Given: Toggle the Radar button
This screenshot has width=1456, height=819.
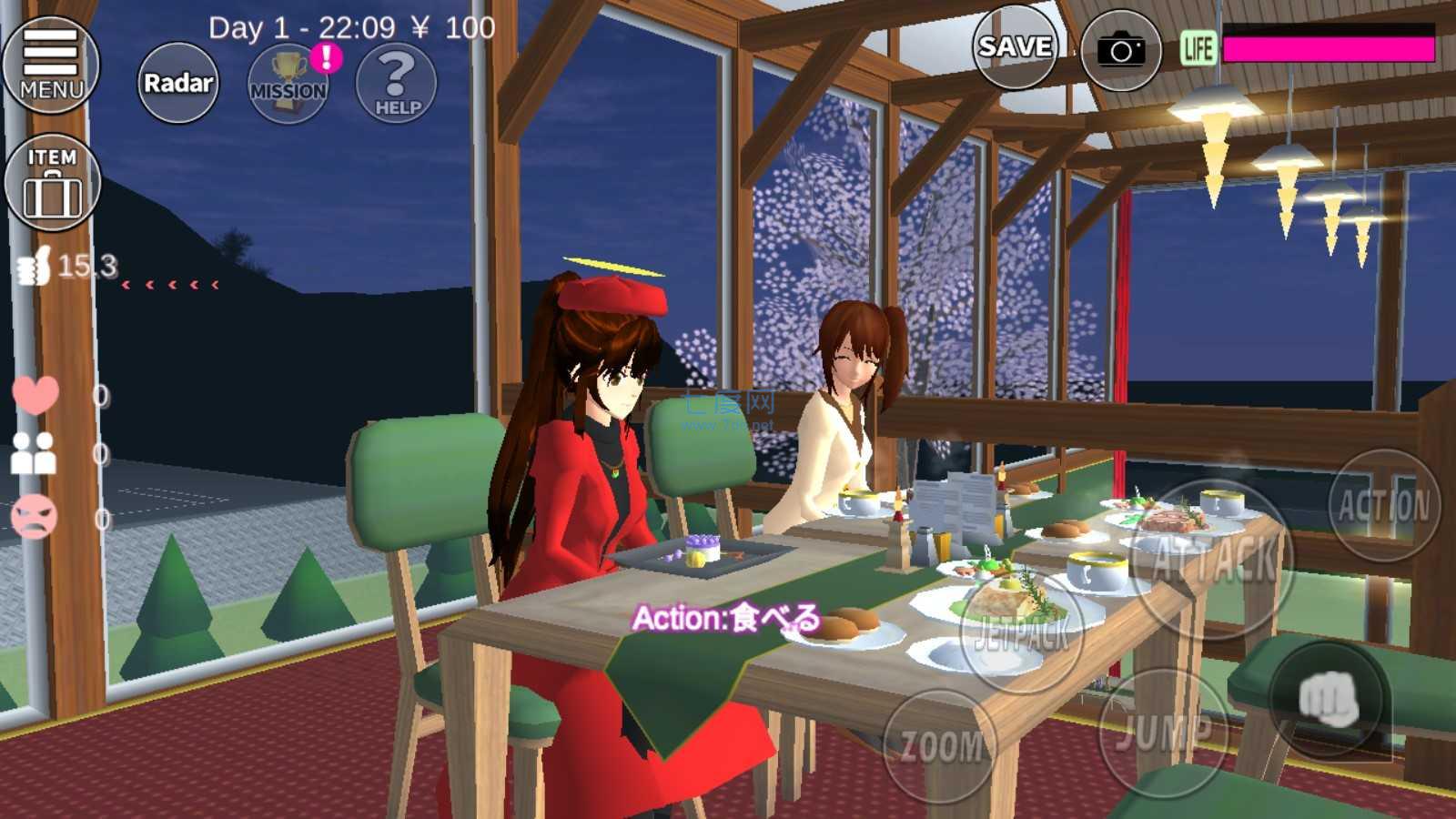Looking at the screenshot, I should coord(178,83).
